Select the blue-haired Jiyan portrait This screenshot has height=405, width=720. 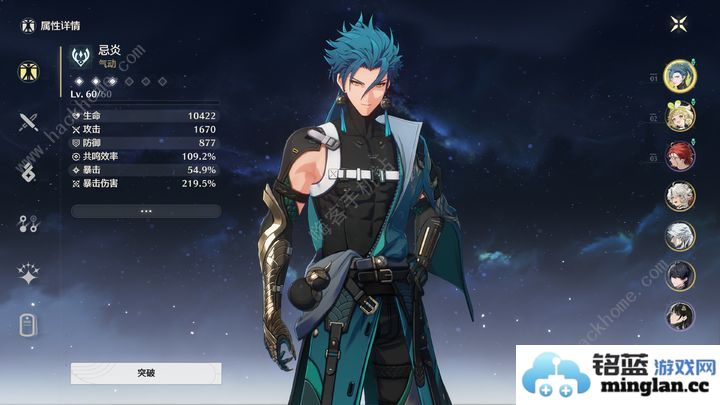[680, 74]
